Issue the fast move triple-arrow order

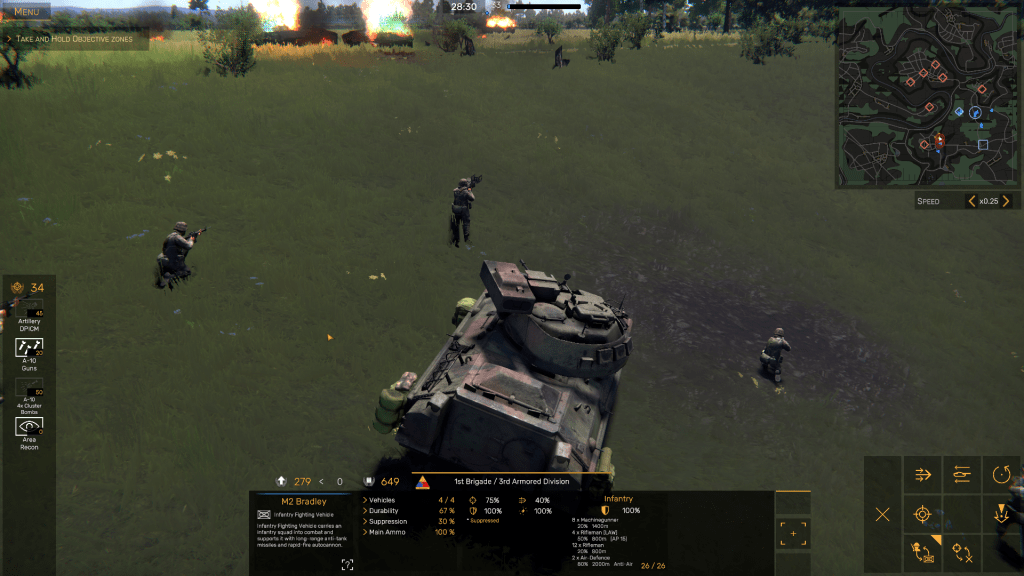(923, 475)
